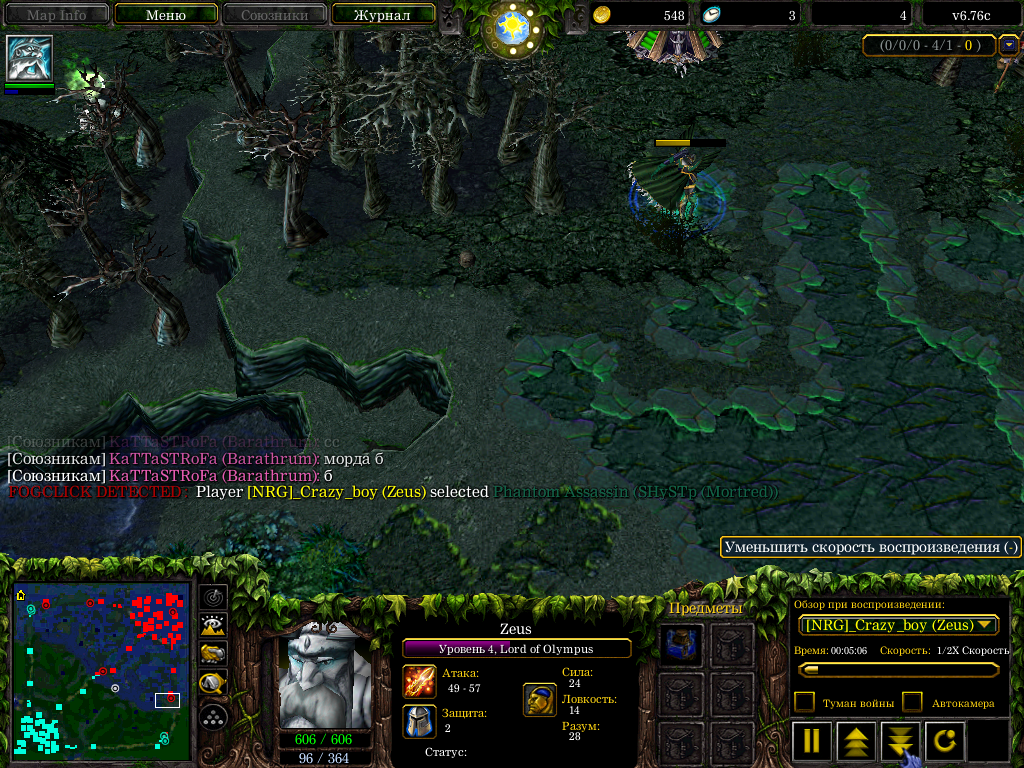Open the Журнал log
This screenshot has width=1024, height=768.
click(383, 15)
